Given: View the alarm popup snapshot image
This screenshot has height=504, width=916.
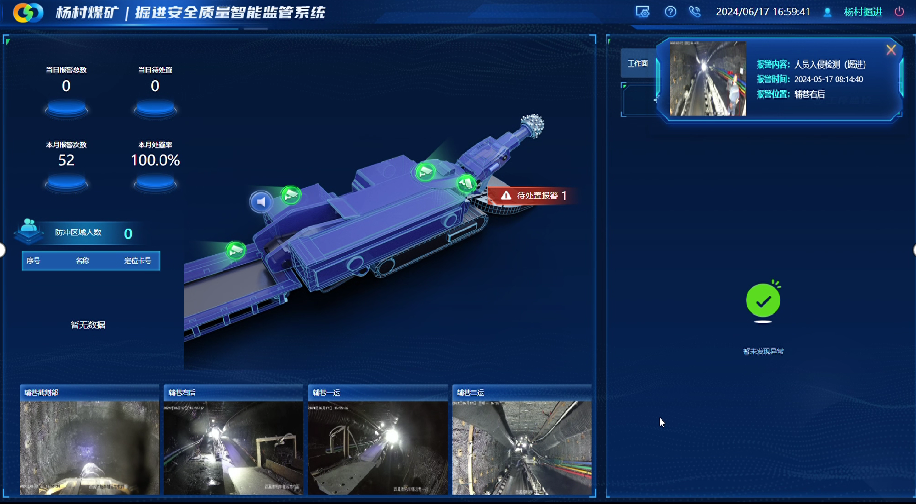Looking at the screenshot, I should coord(708,78).
